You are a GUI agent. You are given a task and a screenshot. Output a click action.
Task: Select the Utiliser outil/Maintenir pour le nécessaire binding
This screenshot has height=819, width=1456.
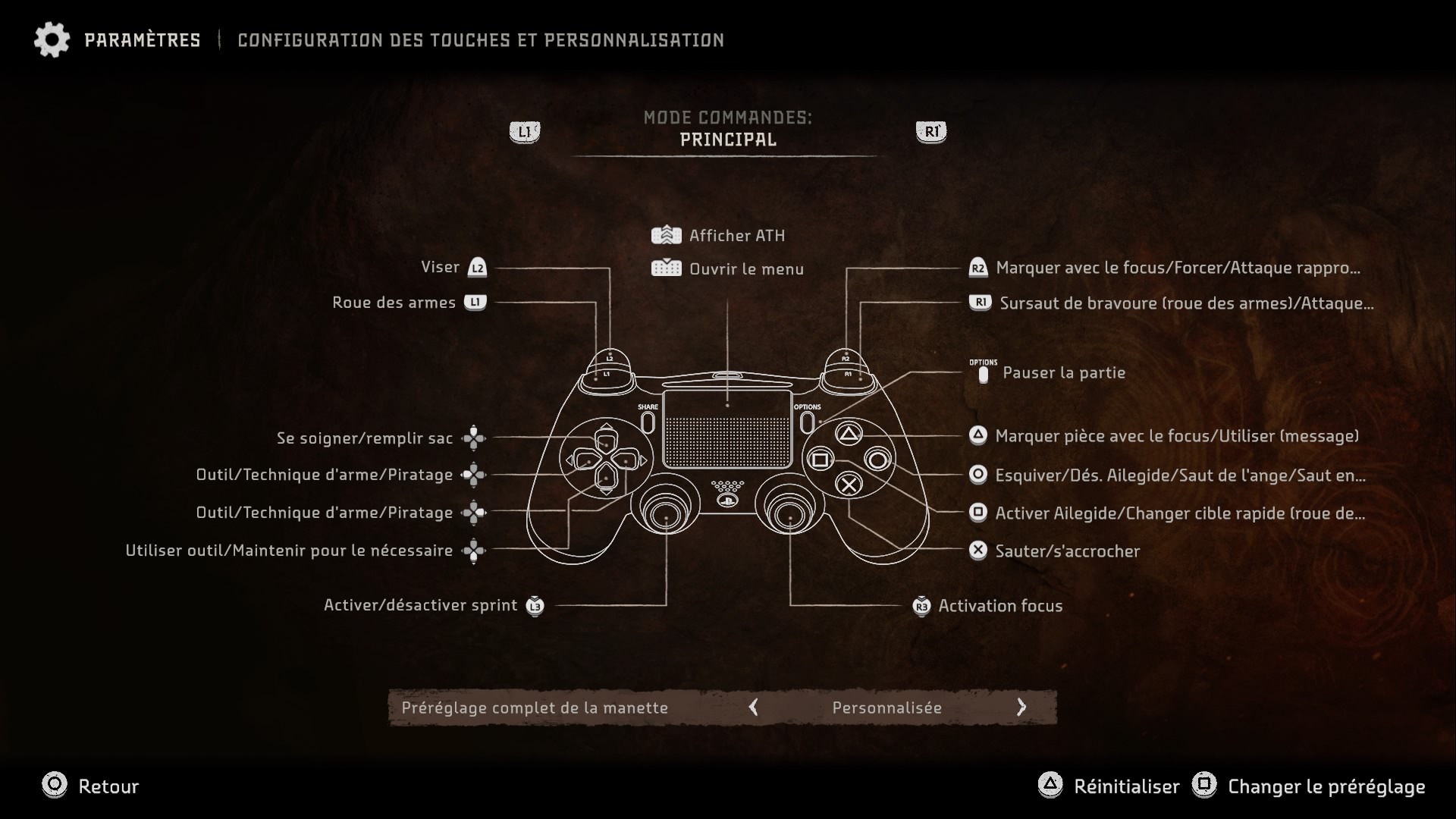pyautogui.click(x=289, y=551)
